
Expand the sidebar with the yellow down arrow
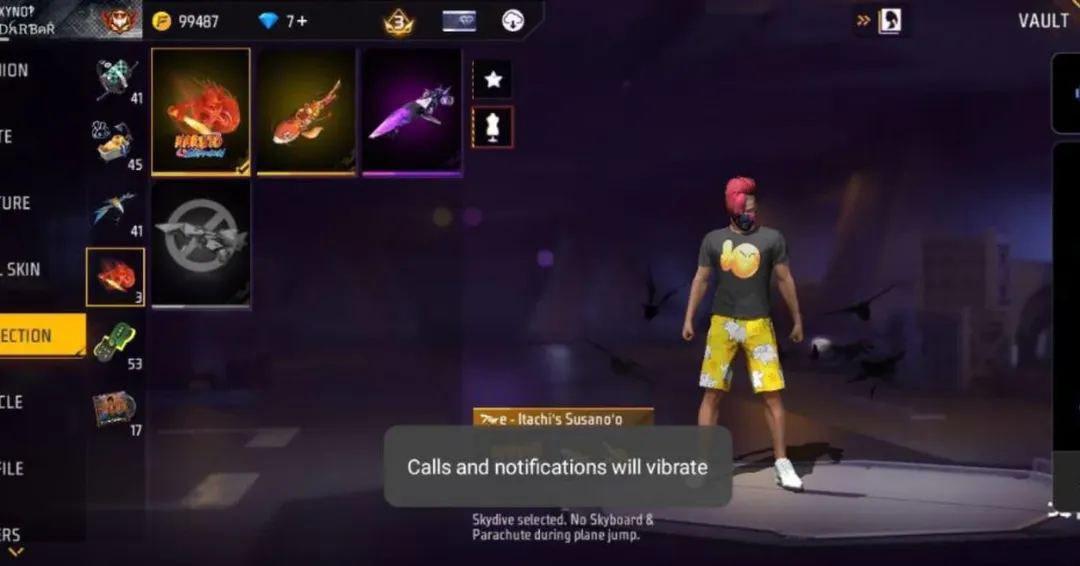[x=15, y=551]
